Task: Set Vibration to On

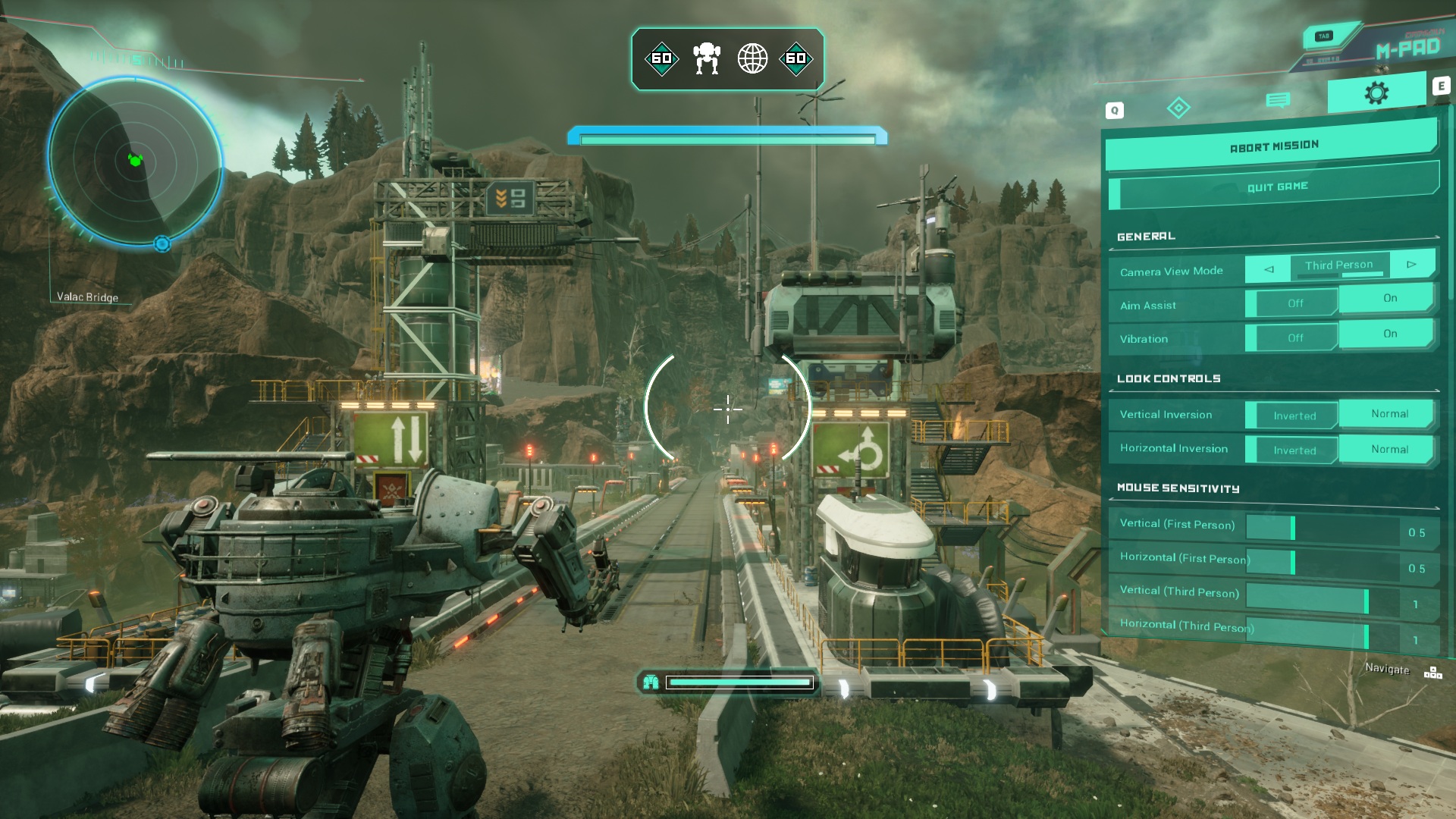Action: (x=1389, y=334)
